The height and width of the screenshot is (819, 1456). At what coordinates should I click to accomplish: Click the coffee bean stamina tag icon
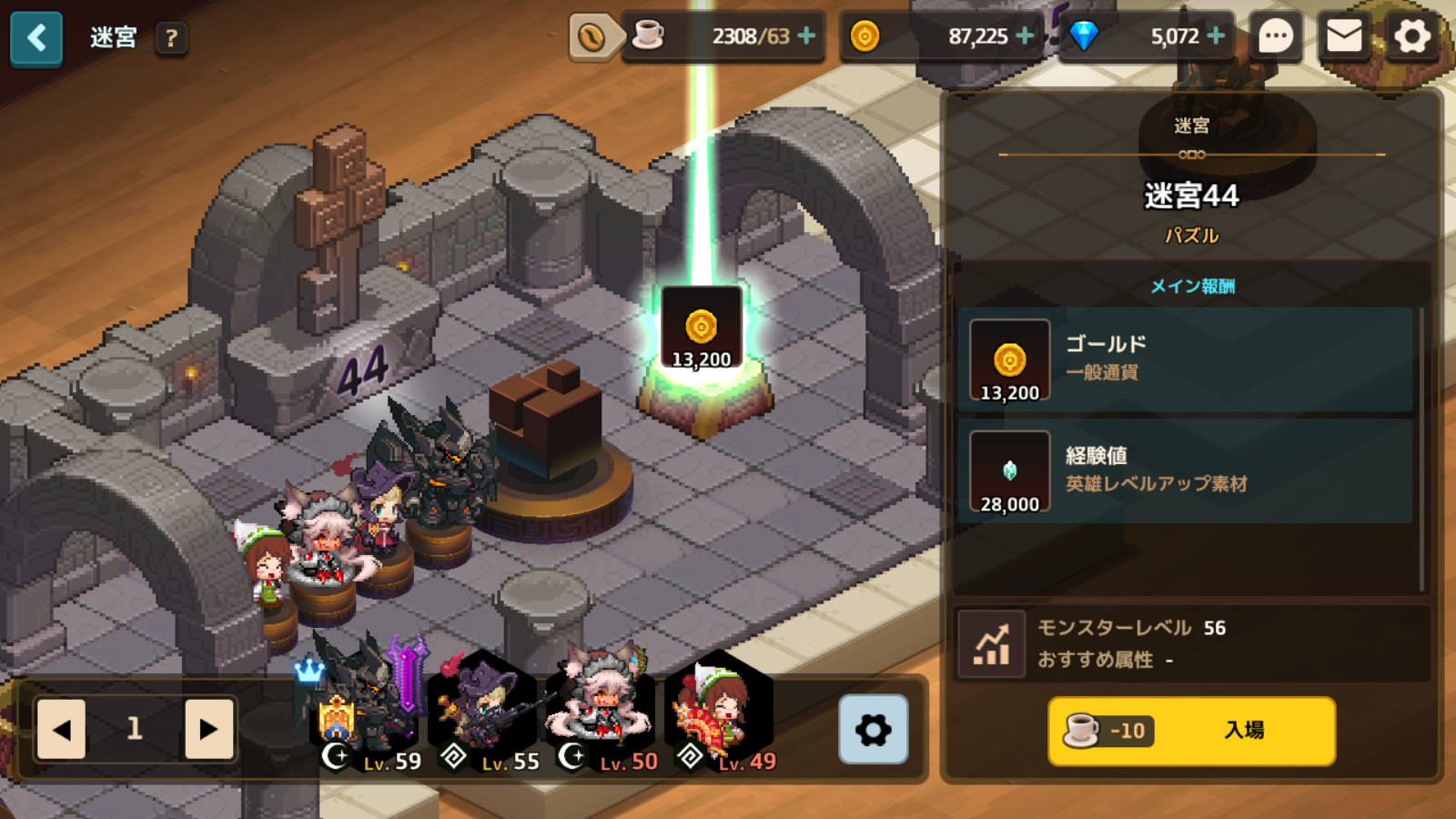click(591, 37)
